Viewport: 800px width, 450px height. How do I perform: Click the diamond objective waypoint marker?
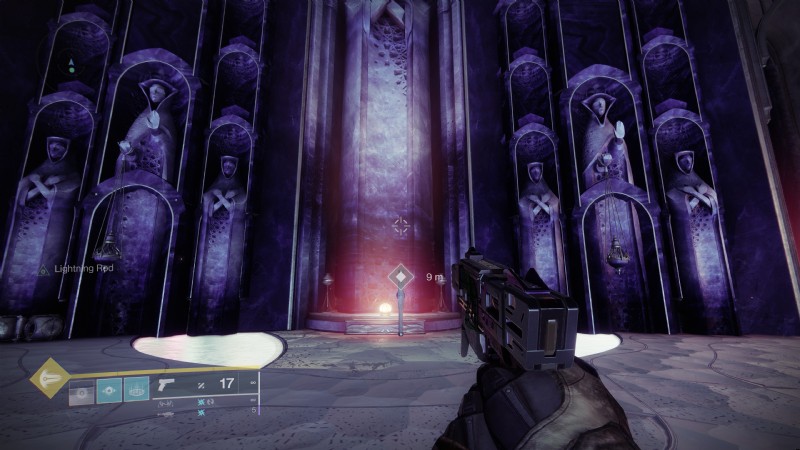[401, 276]
